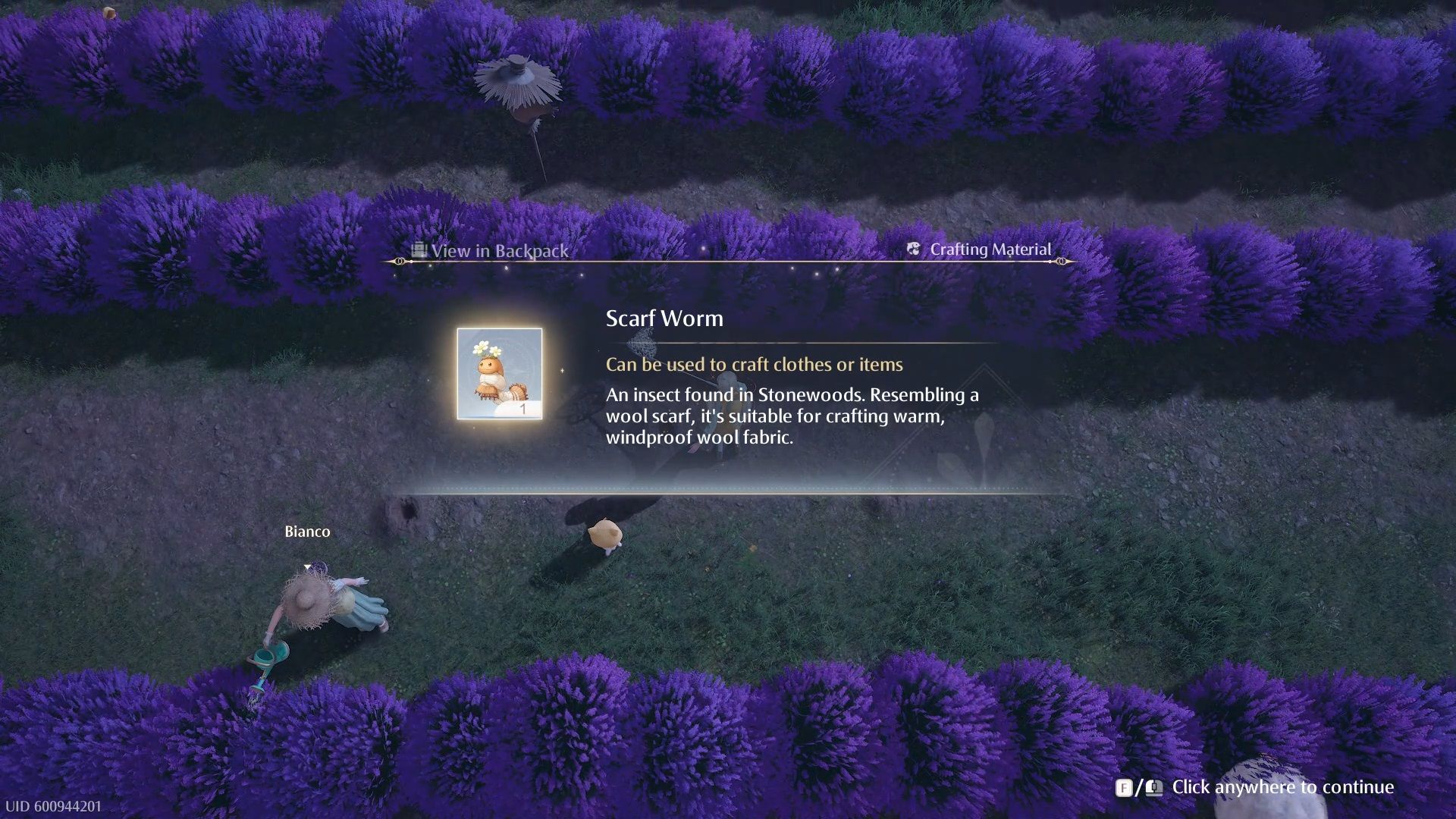Viewport: 1456px width, 819px height.
Task: Click anywhere to continue prompt text
Action: pyautogui.click(x=1284, y=787)
